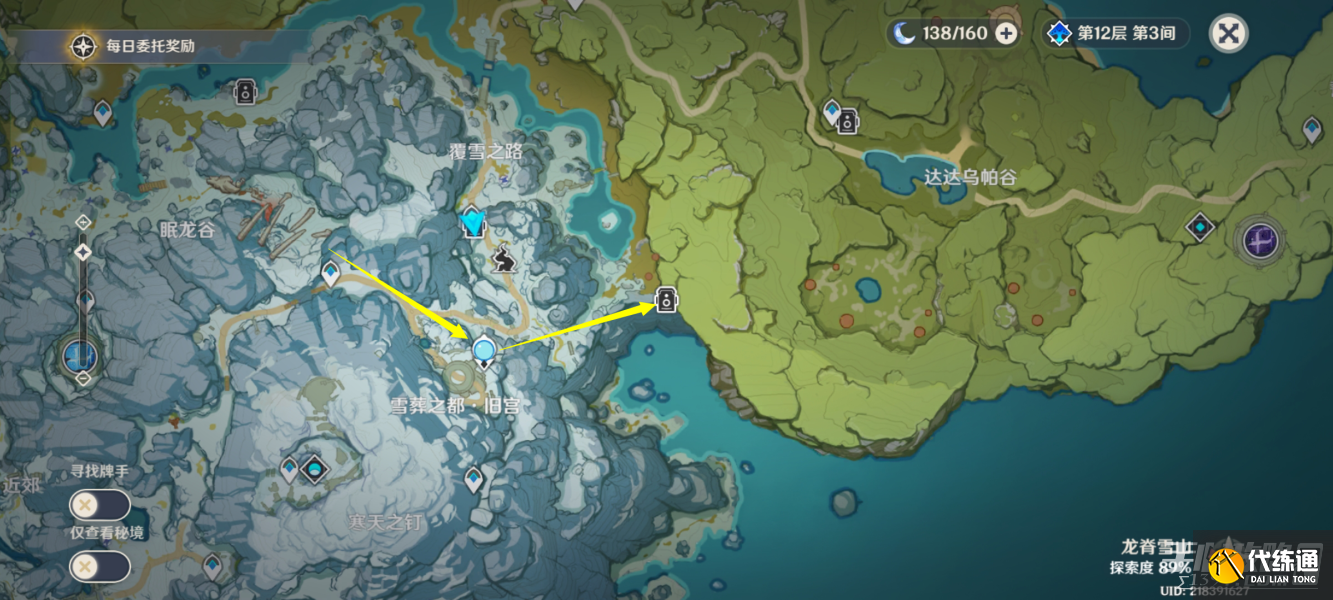
Task: Toggle the 仅查看秘境 switch
Action: point(99,567)
